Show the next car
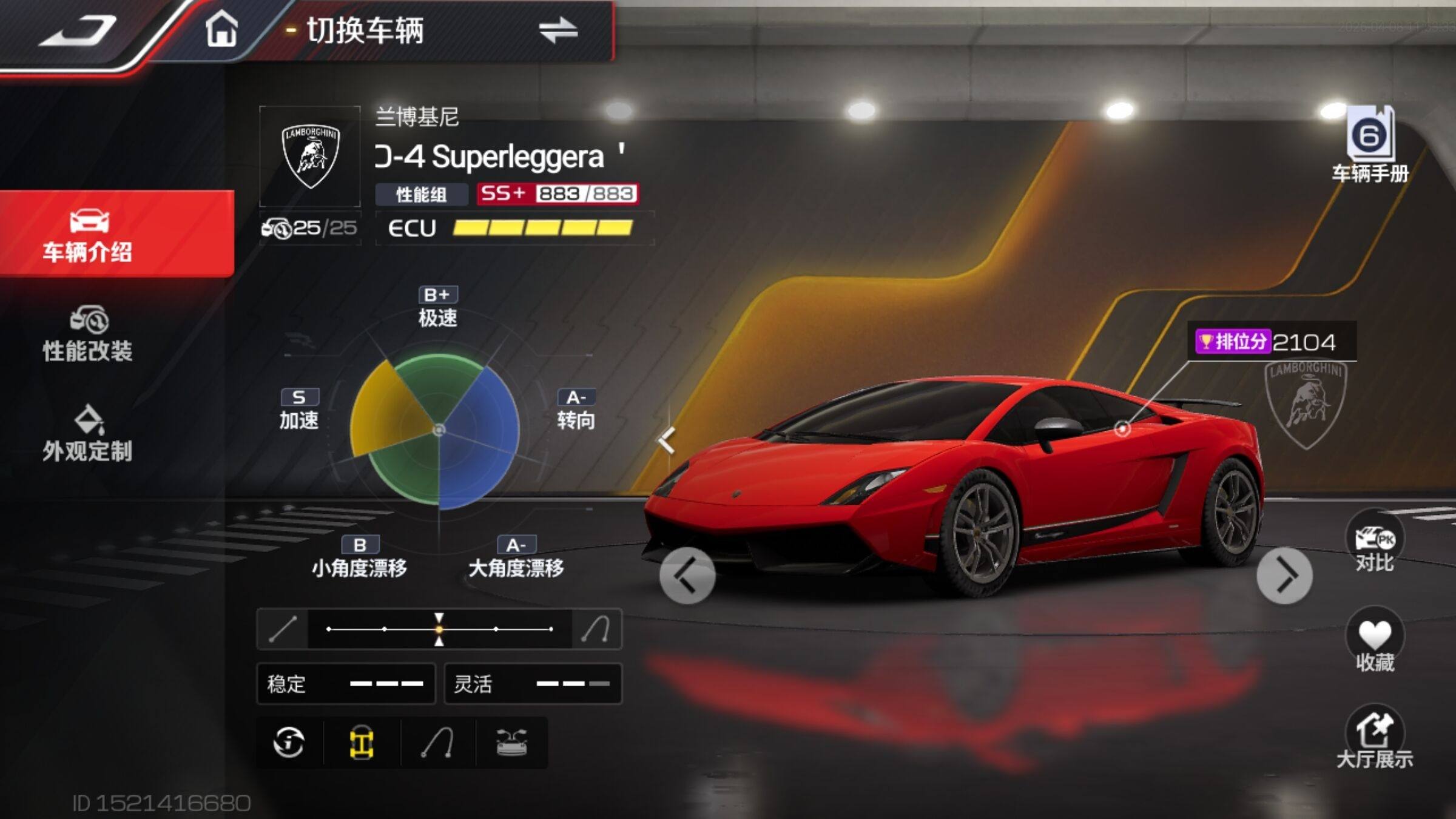This screenshot has height=819, width=1456. pos(1284,576)
